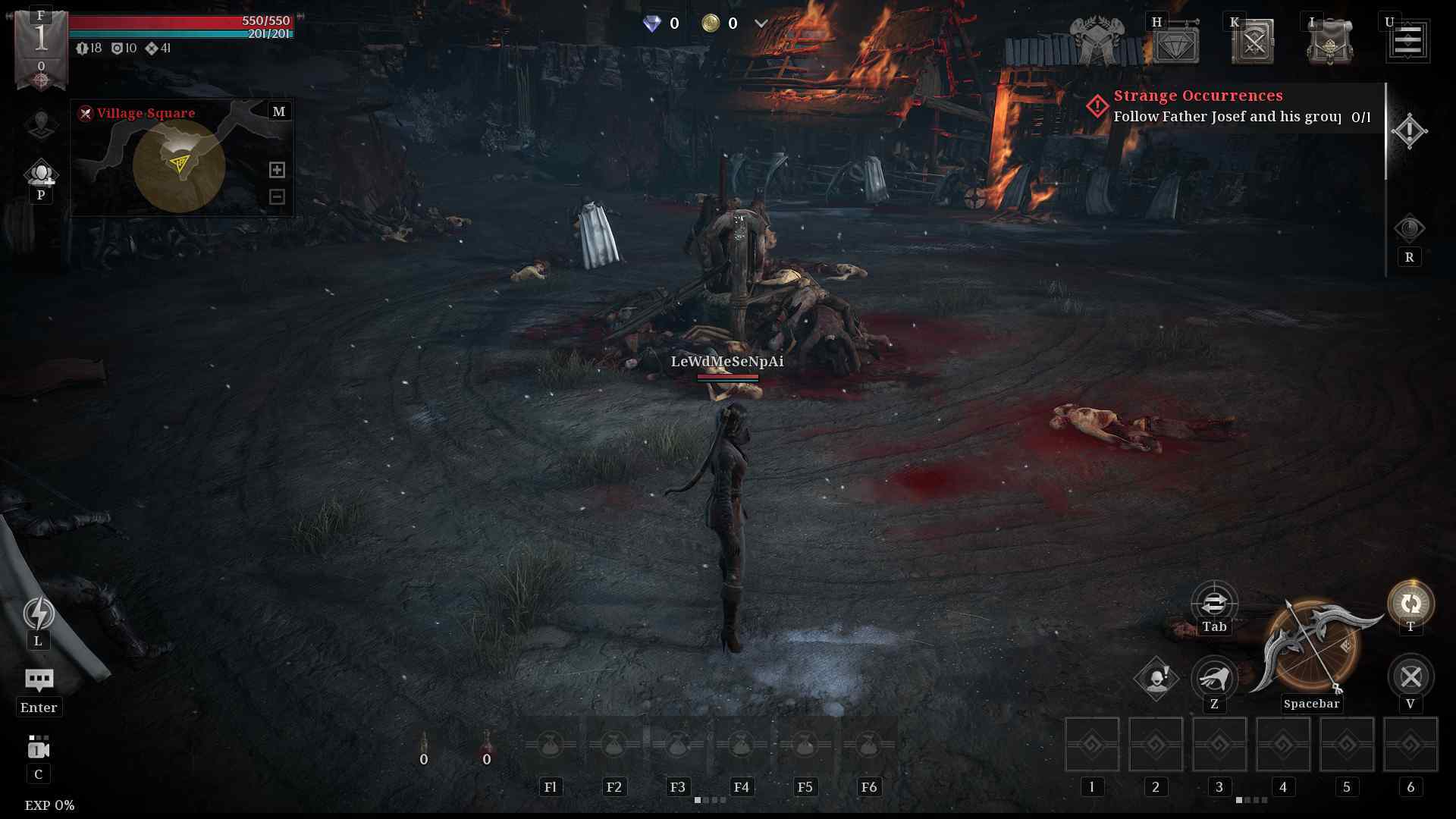Zoom in on the minimap
Viewport: 1456px width, 819px height.
point(277,170)
